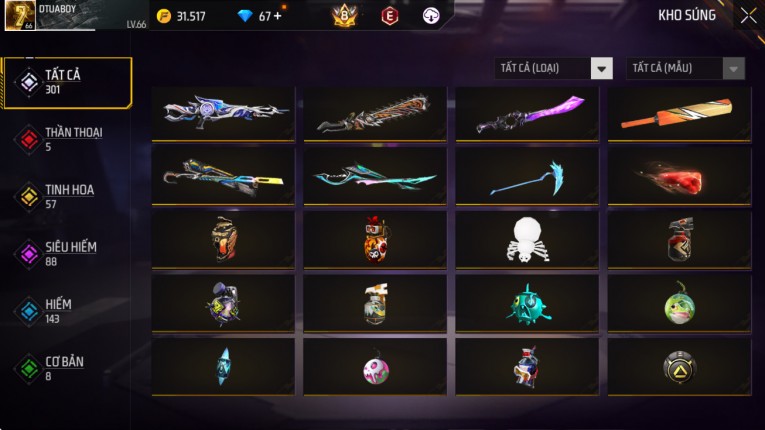Add diamonds with the plus button

[x=276, y=16]
